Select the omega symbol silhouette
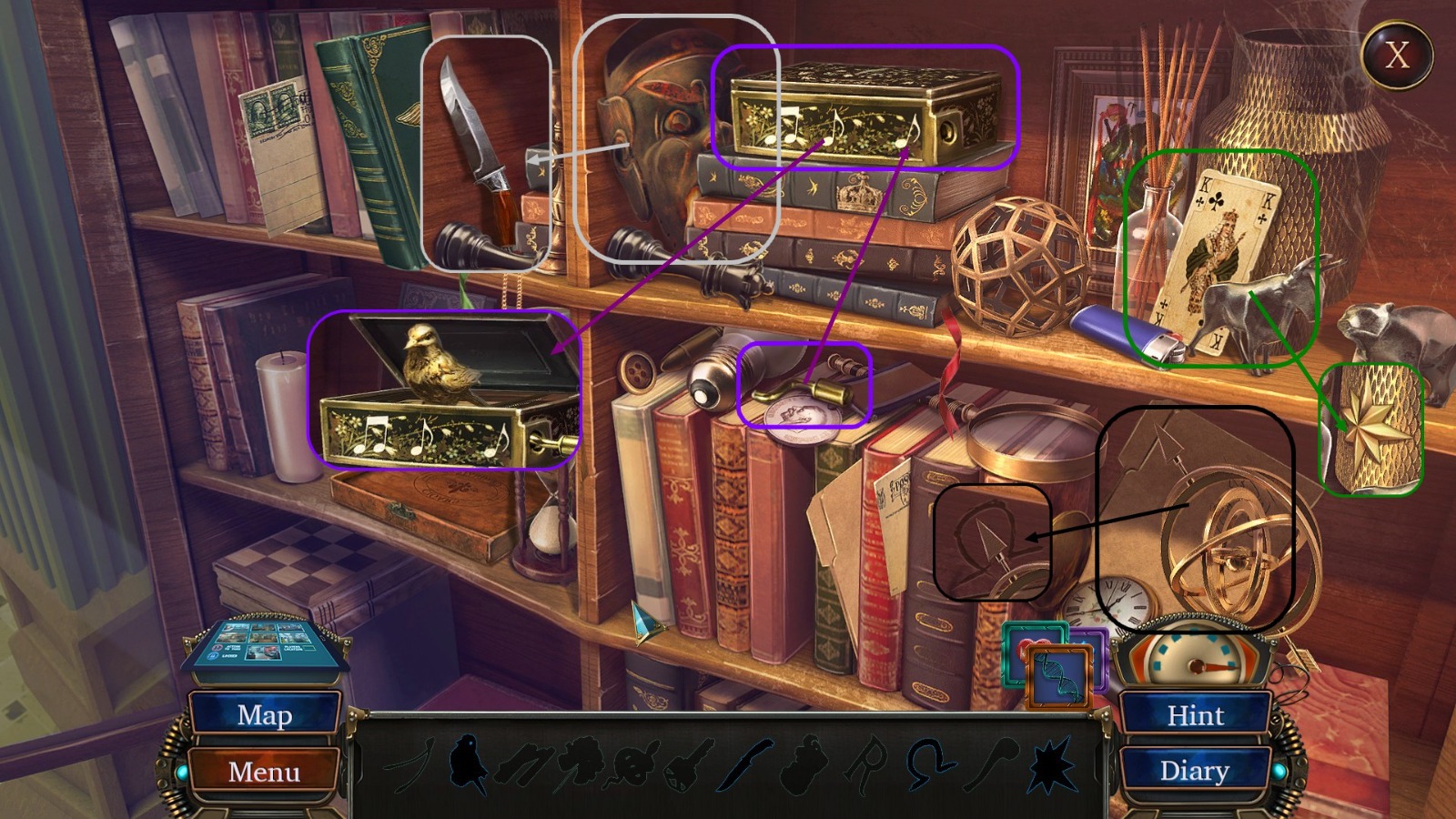 928,764
